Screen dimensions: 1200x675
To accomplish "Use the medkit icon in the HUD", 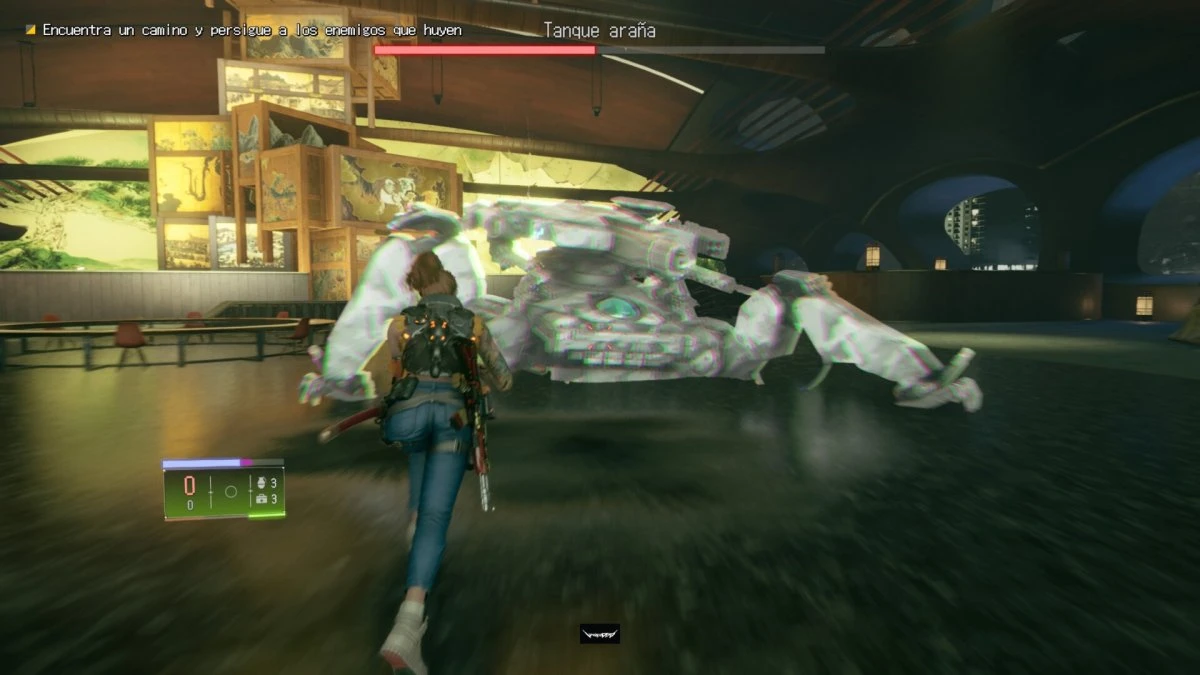I will (x=262, y=498).
